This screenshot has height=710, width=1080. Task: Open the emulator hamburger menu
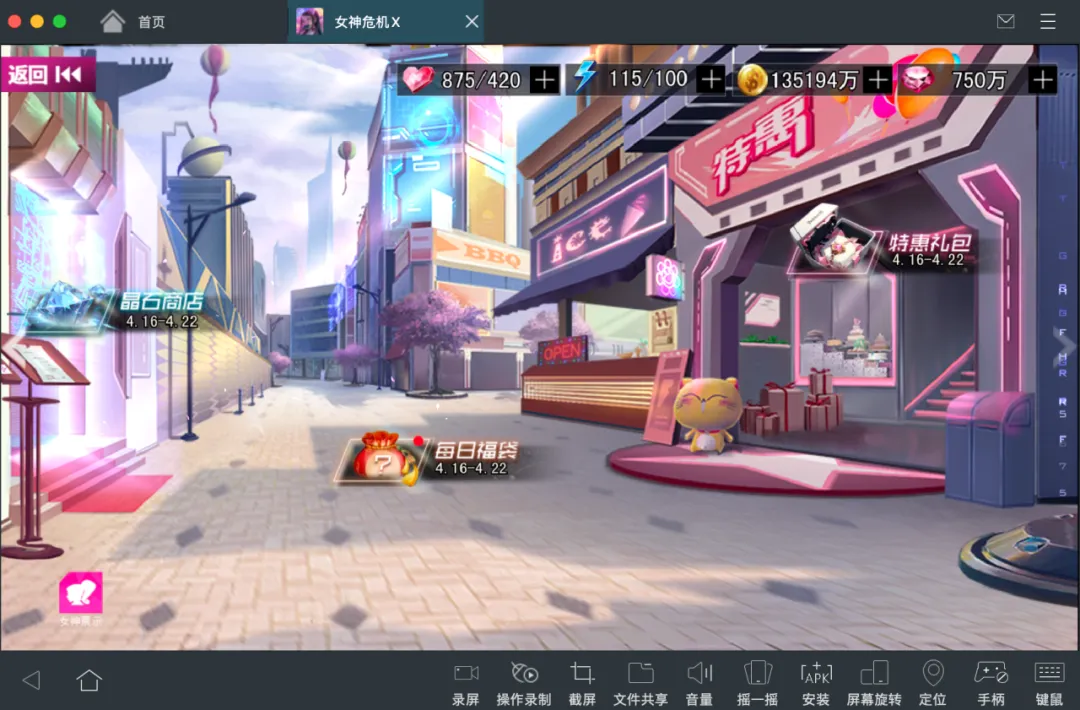click(1048, 22)
